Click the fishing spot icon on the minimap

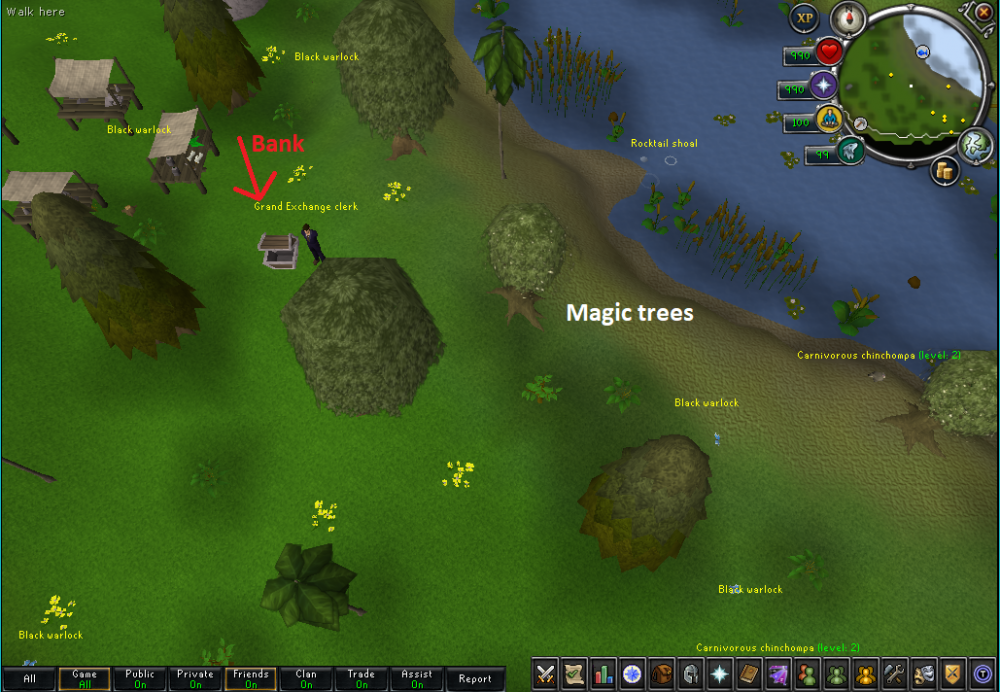coord(921,51)
